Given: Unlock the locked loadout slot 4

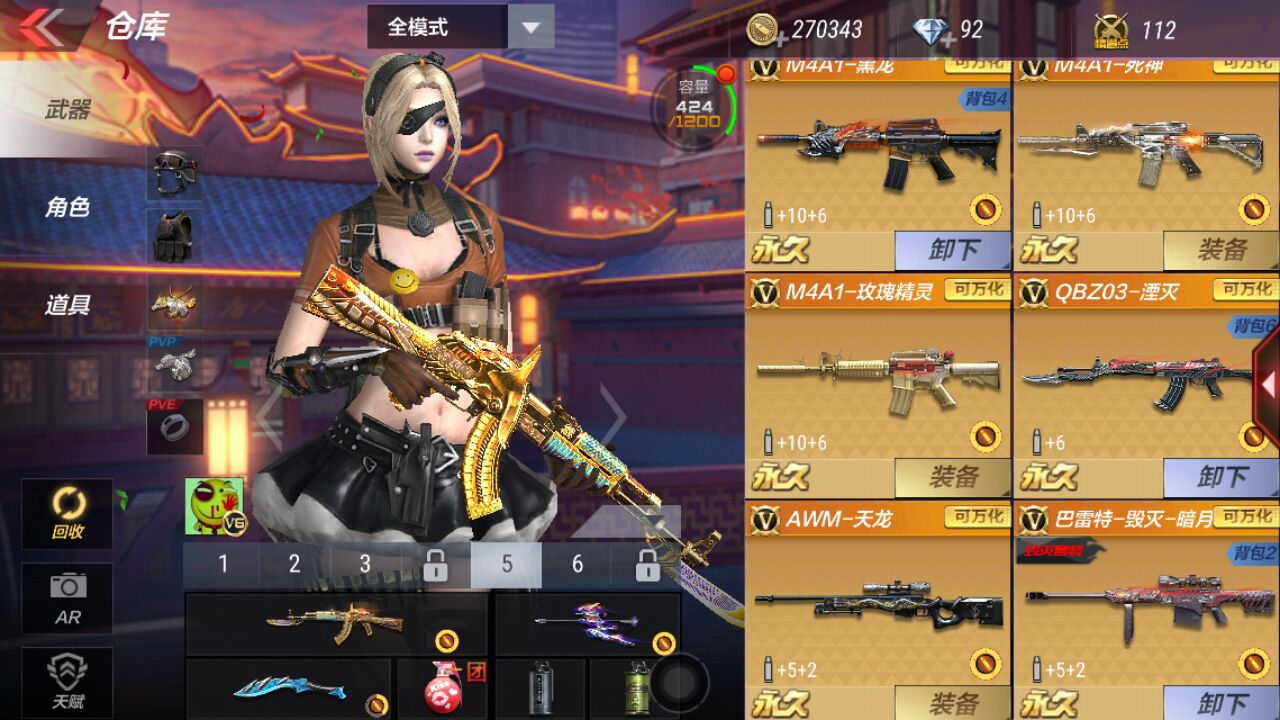Looking at the screenshot, I should [x=437, y=565].
